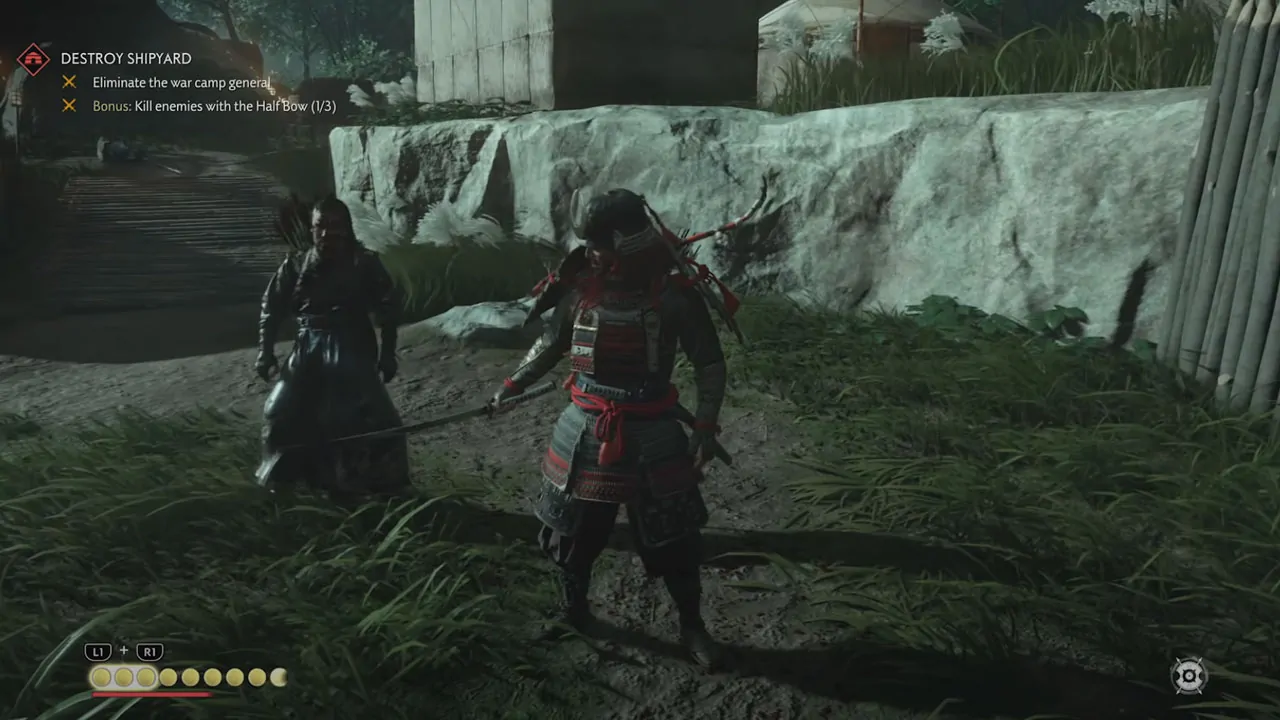Click the X marker beside the general objective

[x=68, y=82]
